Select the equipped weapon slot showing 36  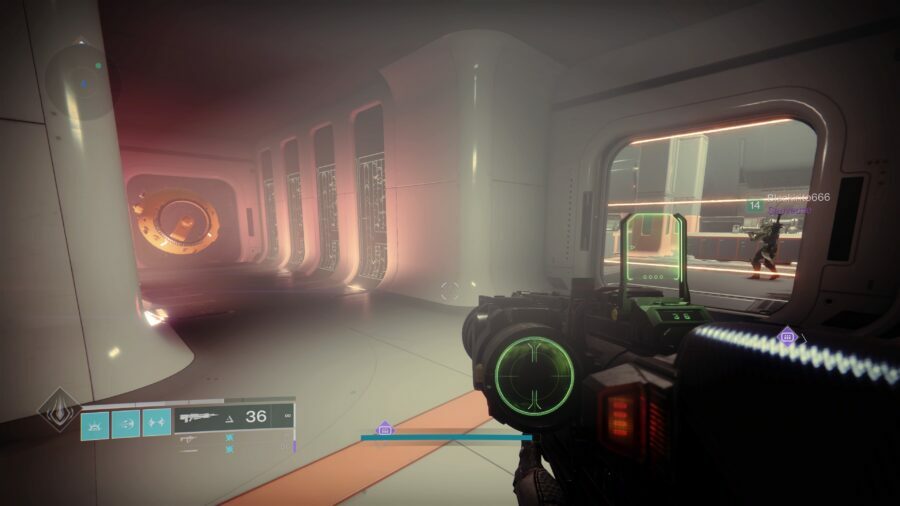click(234, 416)
